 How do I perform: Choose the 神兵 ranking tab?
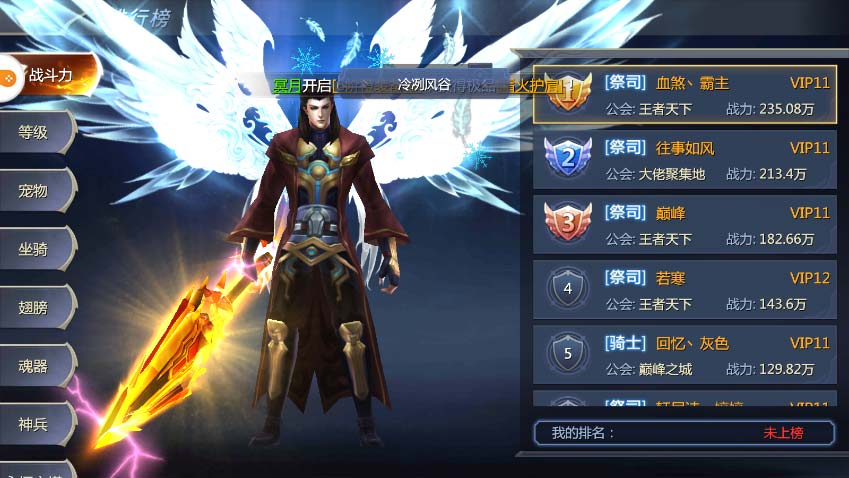[36, 424]
